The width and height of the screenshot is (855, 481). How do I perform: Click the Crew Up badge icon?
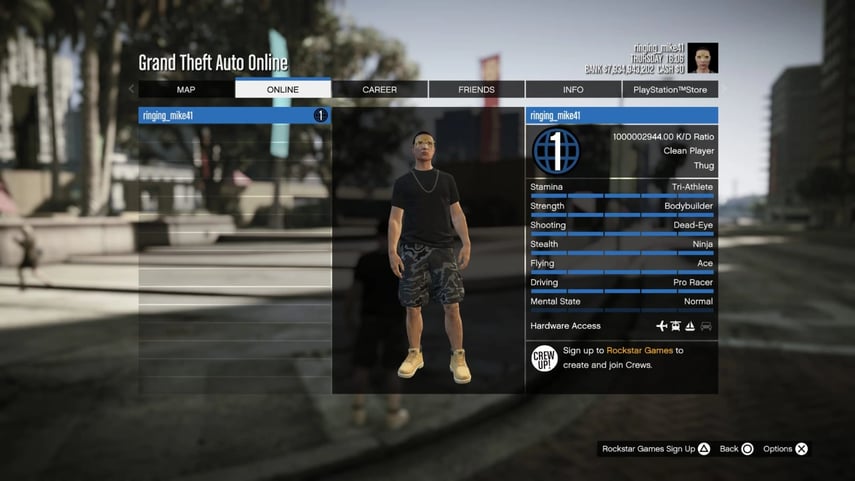click(x=544, y=358)
